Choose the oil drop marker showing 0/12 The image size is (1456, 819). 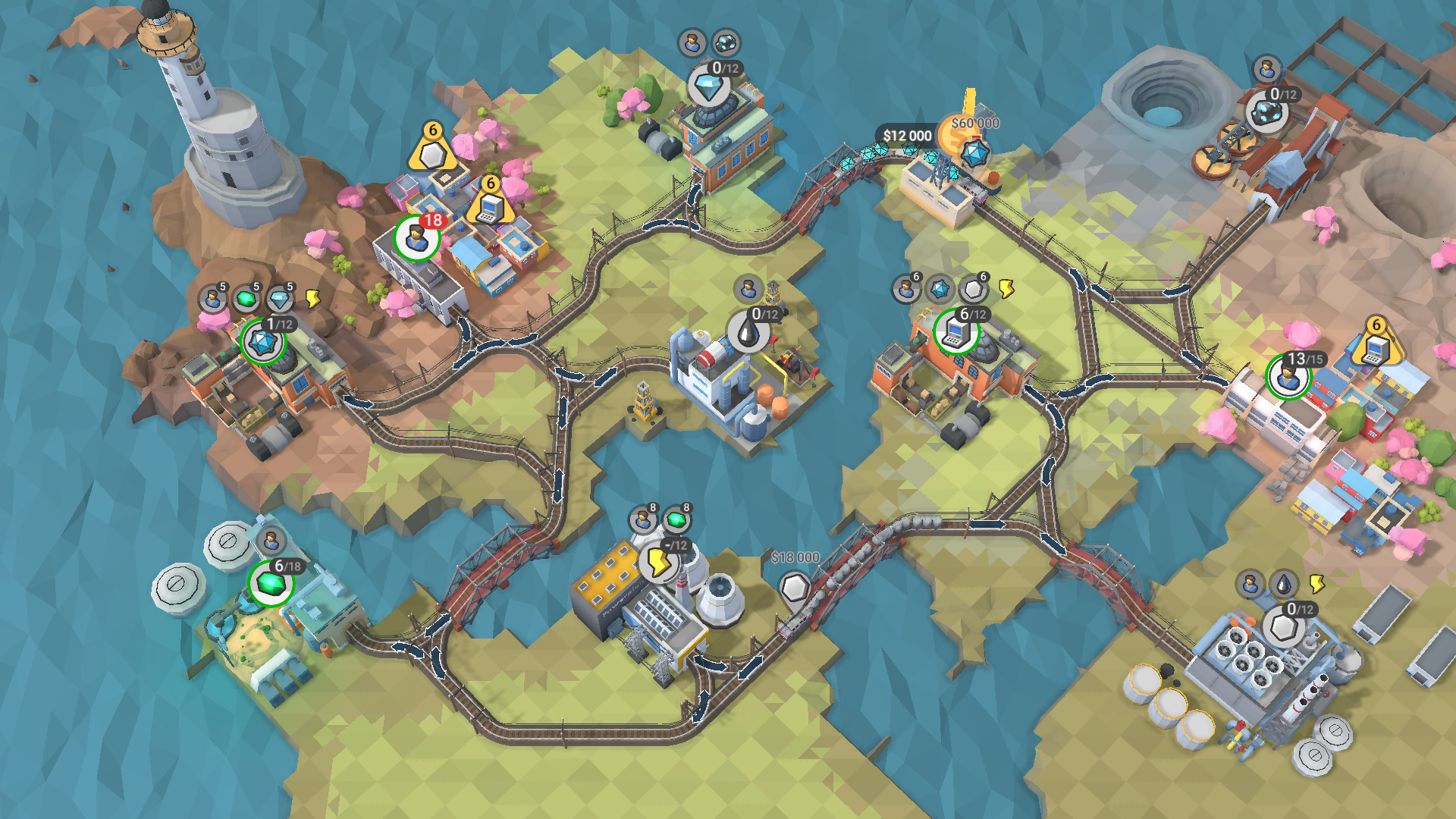[x=749, y=332]
